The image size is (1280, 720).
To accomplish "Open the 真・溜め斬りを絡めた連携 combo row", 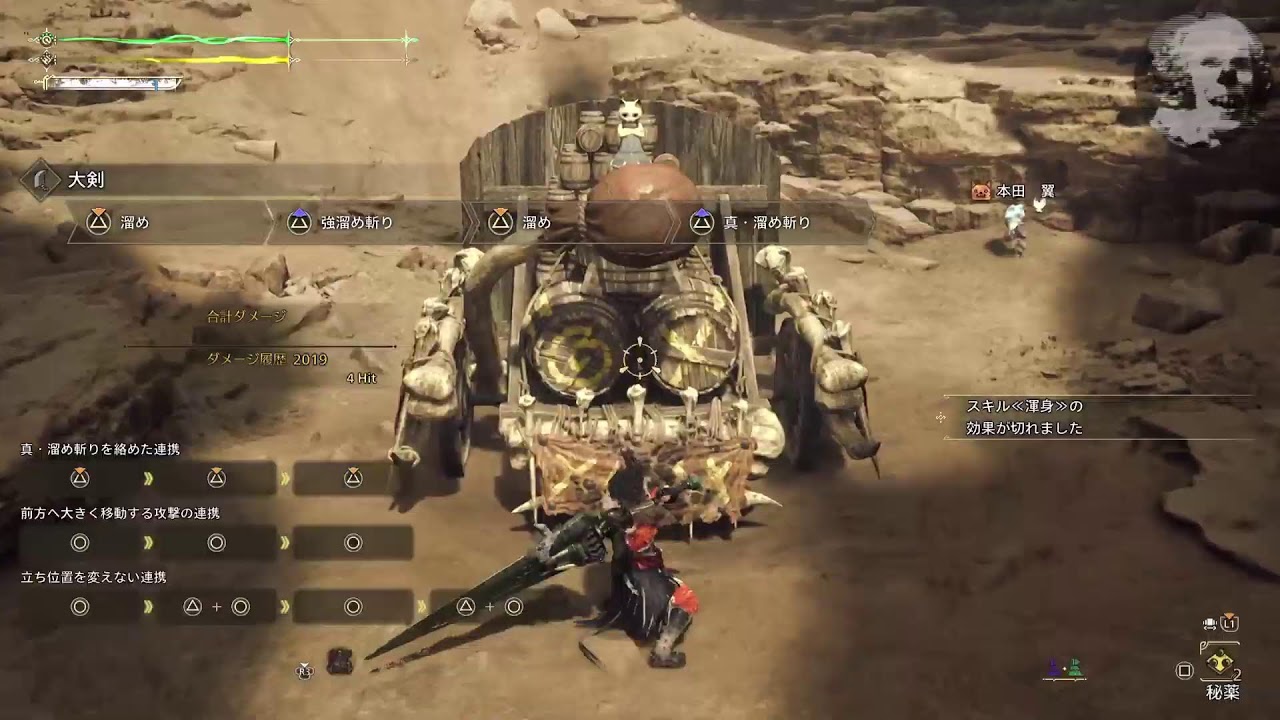I will point(100,449).
